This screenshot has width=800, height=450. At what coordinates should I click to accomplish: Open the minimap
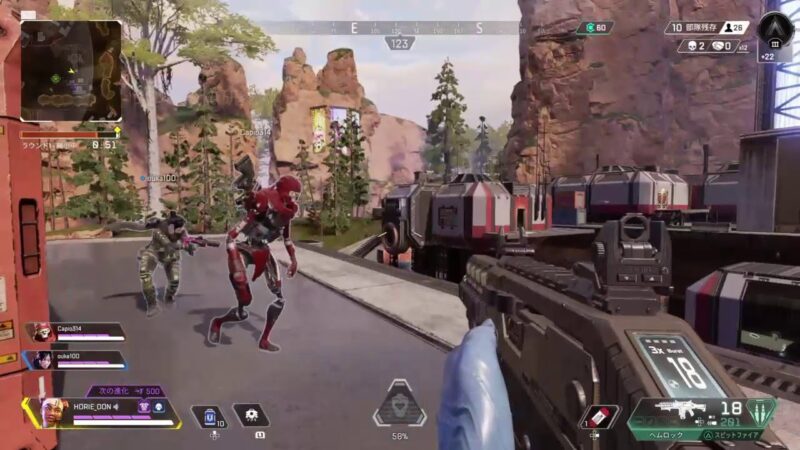[70, 65]
